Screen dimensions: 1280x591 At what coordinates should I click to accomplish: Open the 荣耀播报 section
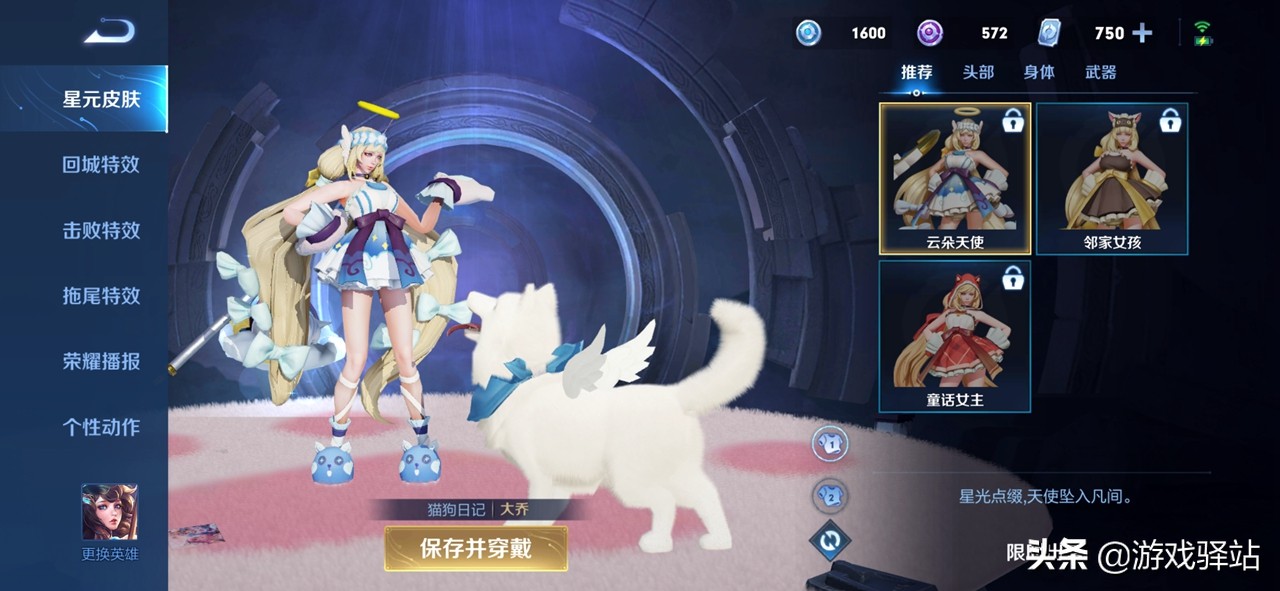101,362
